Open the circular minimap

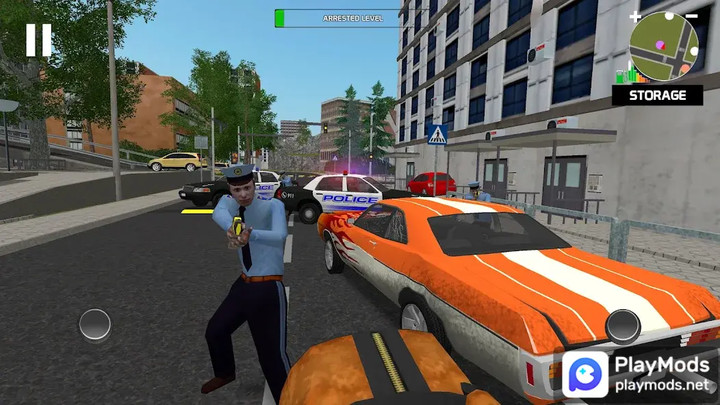(663, 46)
